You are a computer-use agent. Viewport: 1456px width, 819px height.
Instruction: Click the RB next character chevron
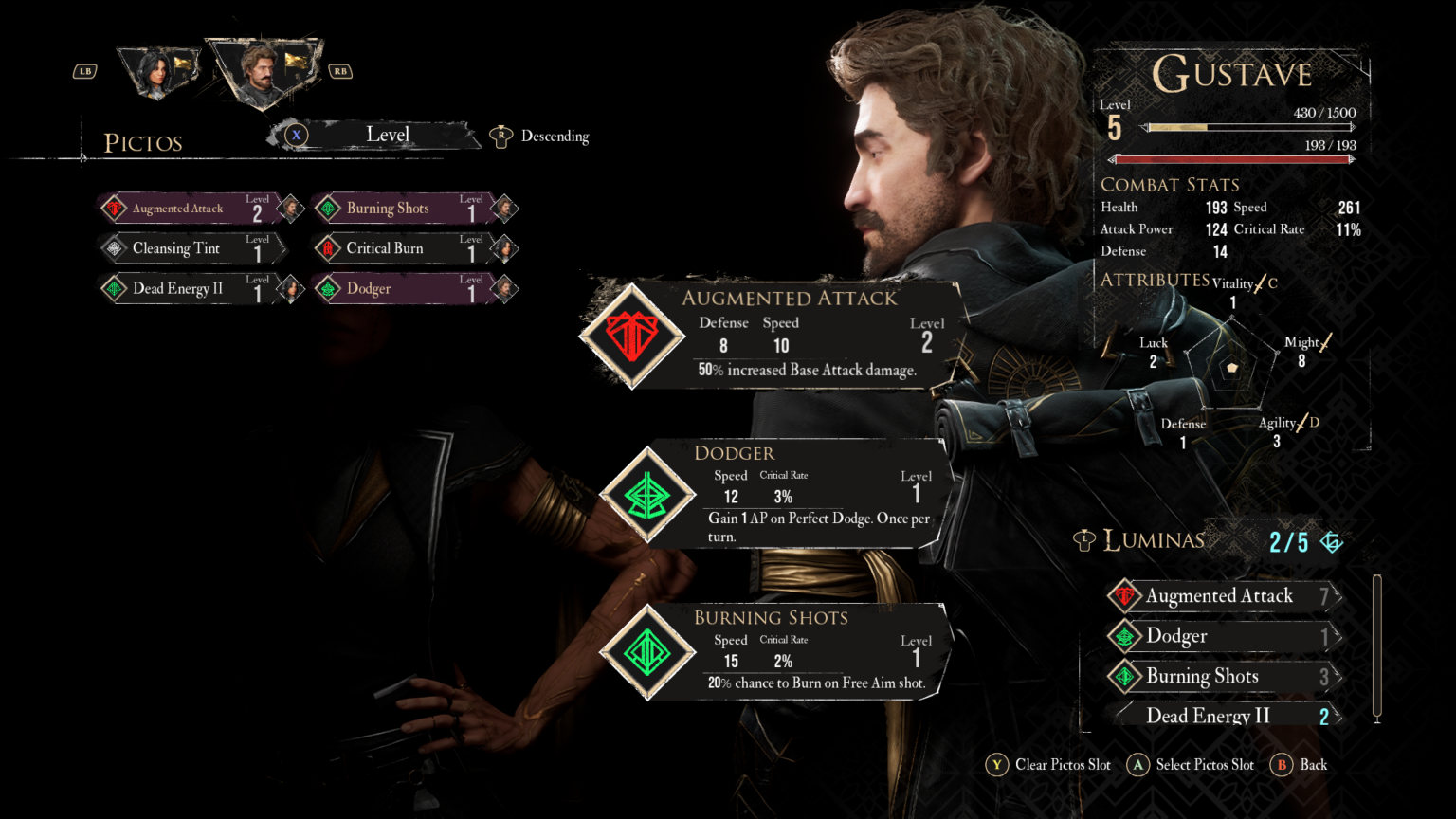(339, 70)
